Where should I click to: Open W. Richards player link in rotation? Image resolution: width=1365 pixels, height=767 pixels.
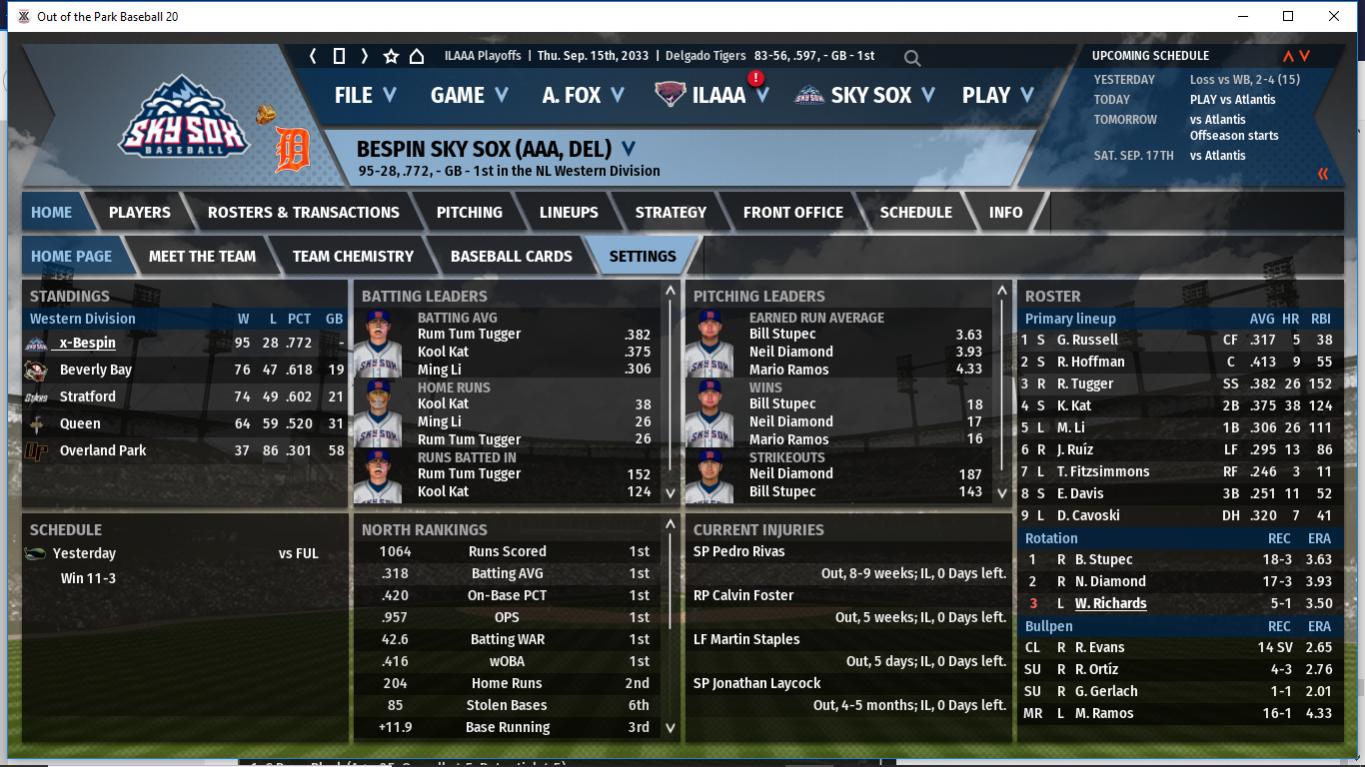pyautogui.click(x=1110, y=603)
